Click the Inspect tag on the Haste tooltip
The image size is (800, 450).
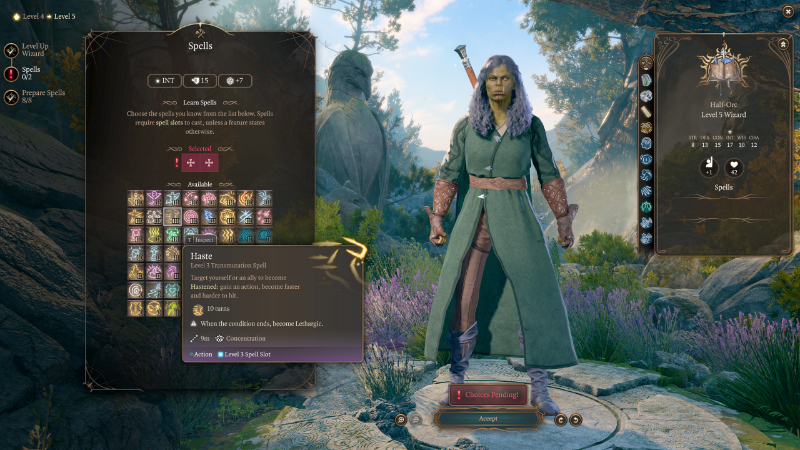pos(200,239)
